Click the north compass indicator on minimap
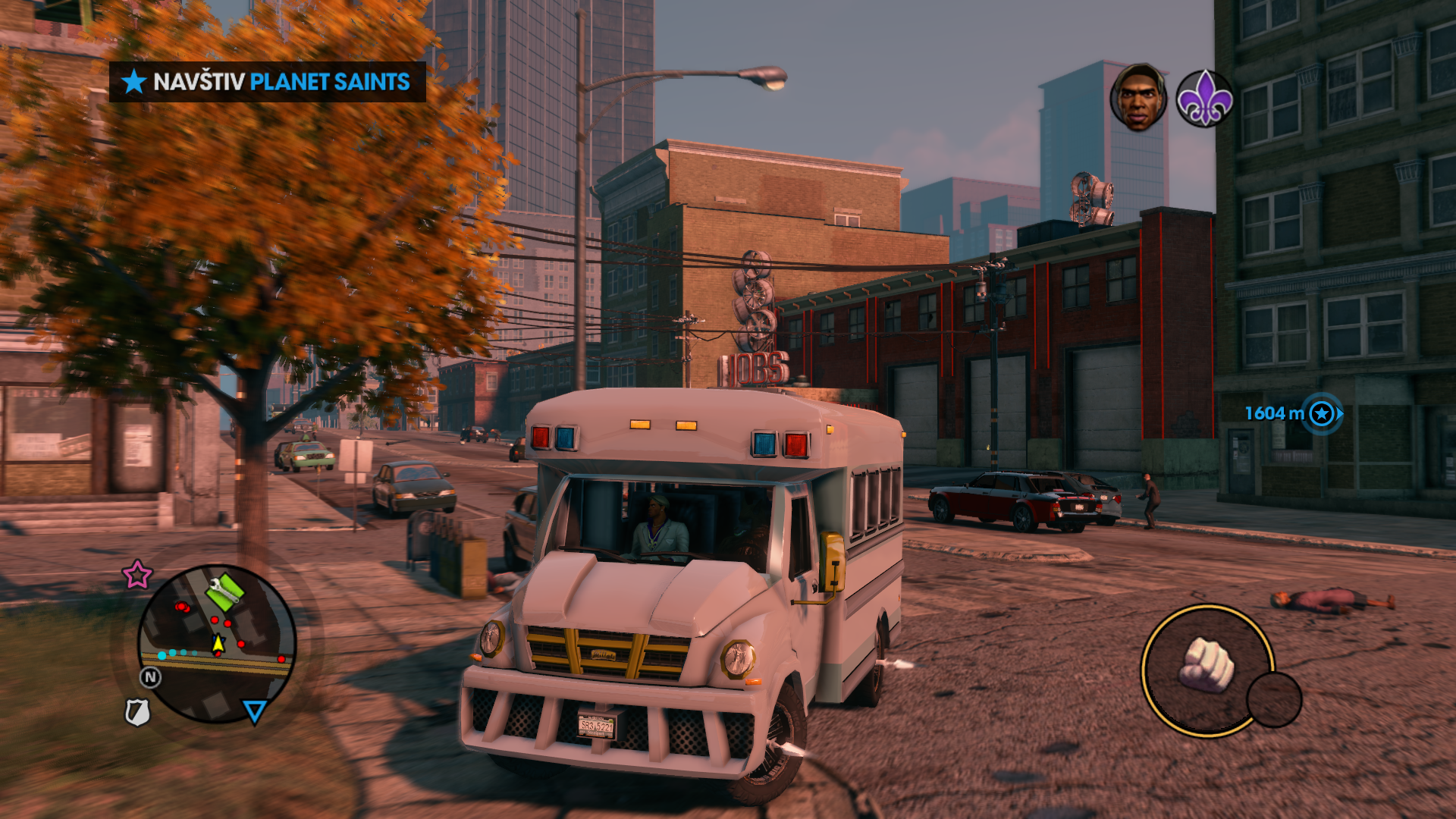Screen dimensions: 1456x819 tap(150, 677)
